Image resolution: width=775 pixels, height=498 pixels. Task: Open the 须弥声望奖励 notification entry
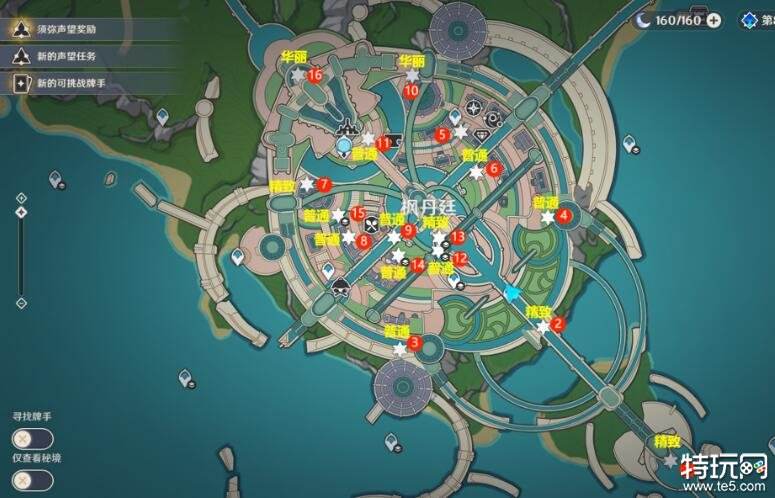[78, 30]
